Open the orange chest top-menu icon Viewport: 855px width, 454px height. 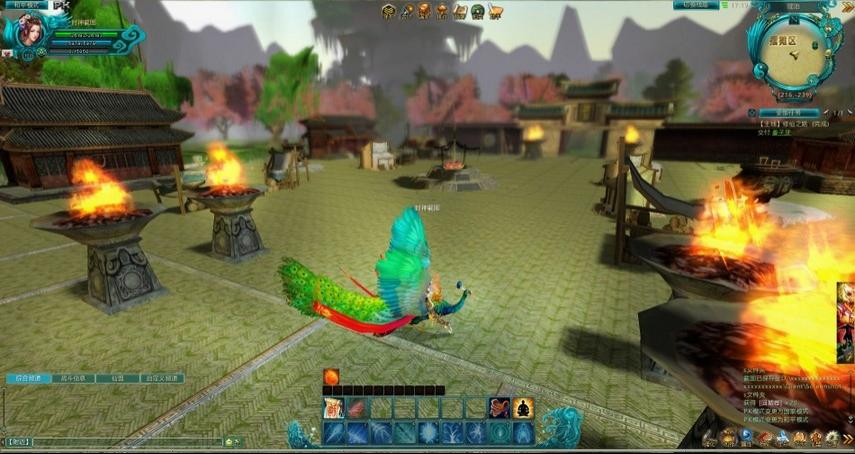coord(424,12)
